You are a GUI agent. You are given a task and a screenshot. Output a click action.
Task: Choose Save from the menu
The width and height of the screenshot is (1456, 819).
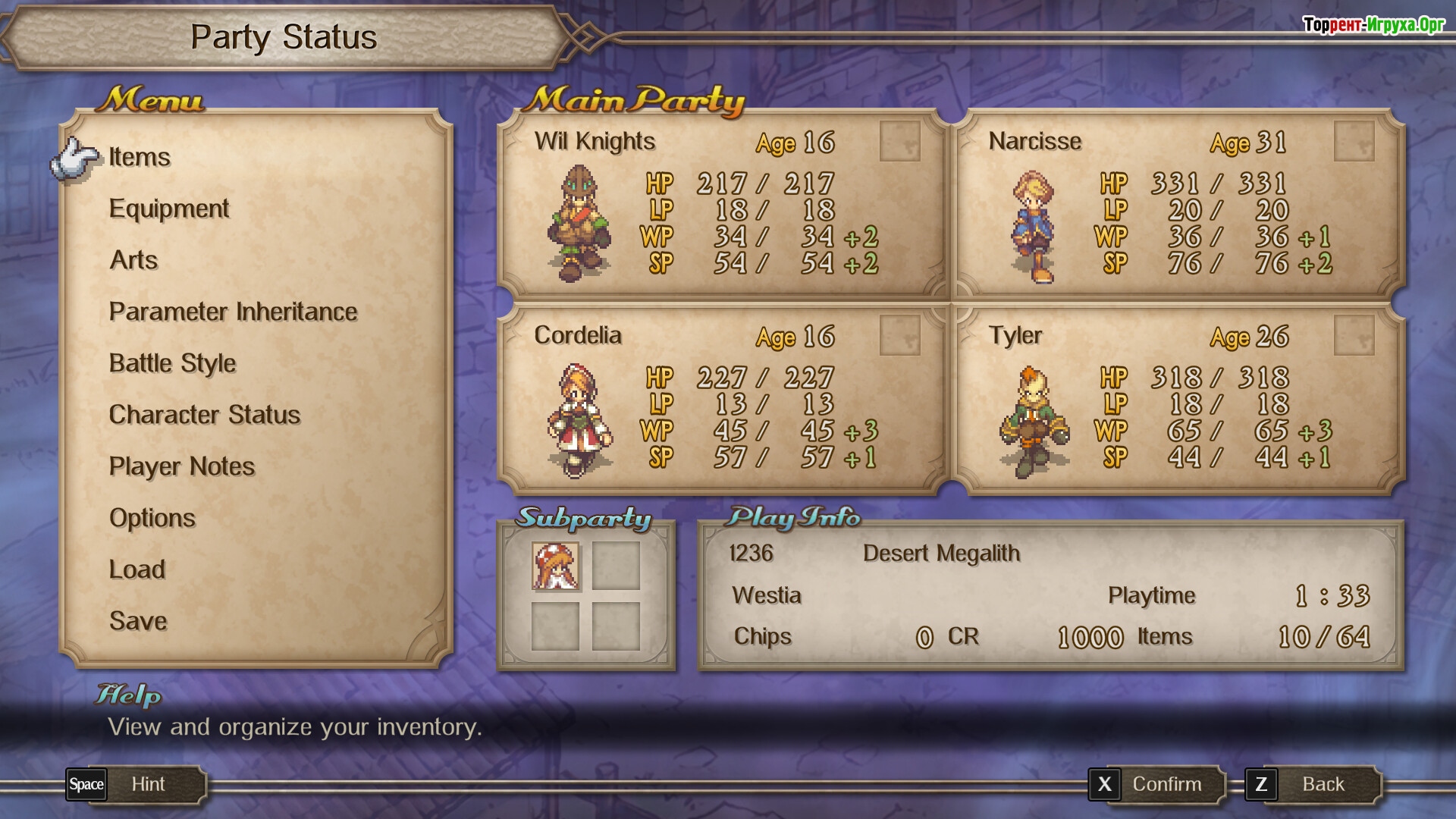pos(137,621)
